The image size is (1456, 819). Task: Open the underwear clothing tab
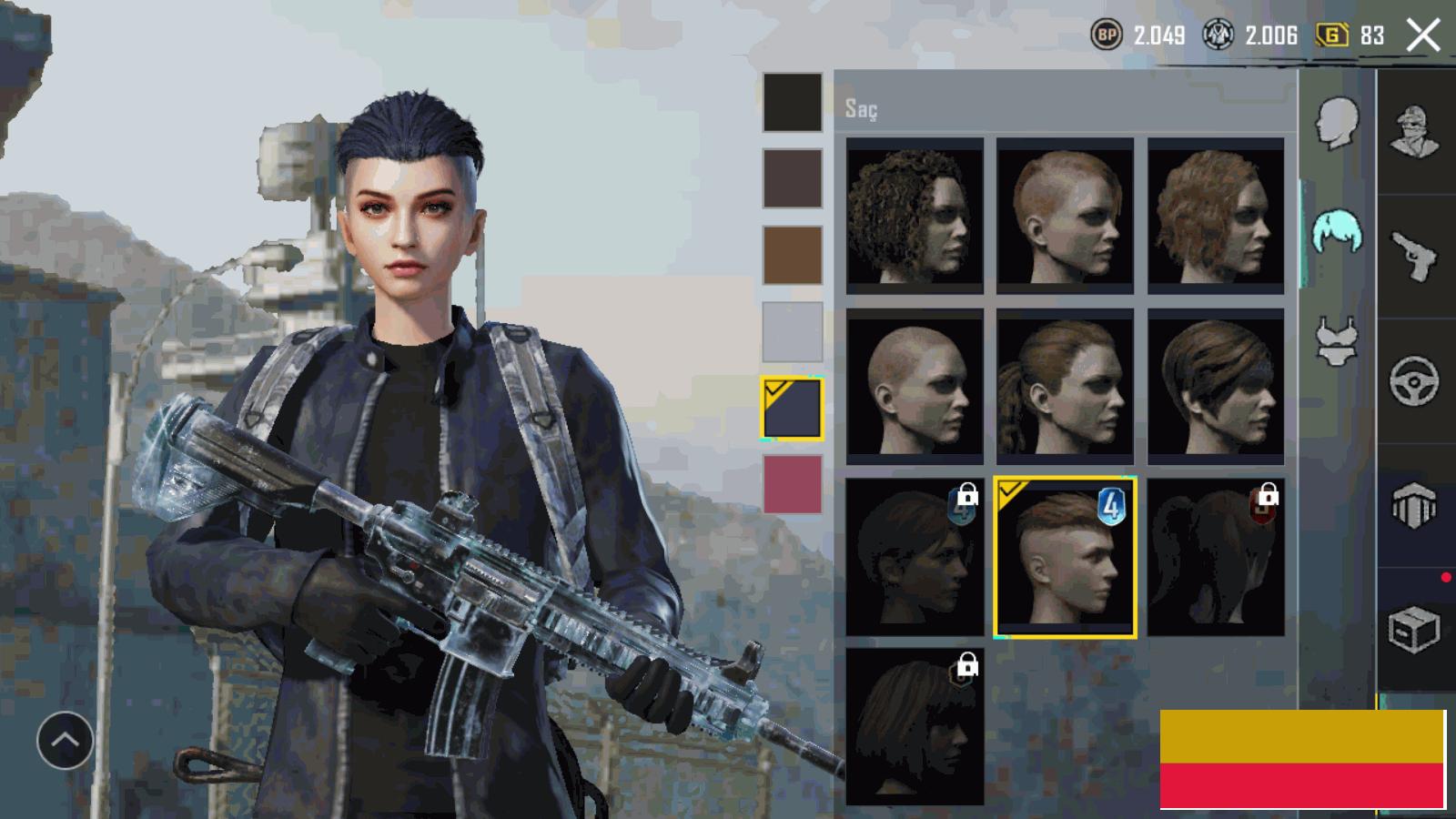(x=1337, y=341)
